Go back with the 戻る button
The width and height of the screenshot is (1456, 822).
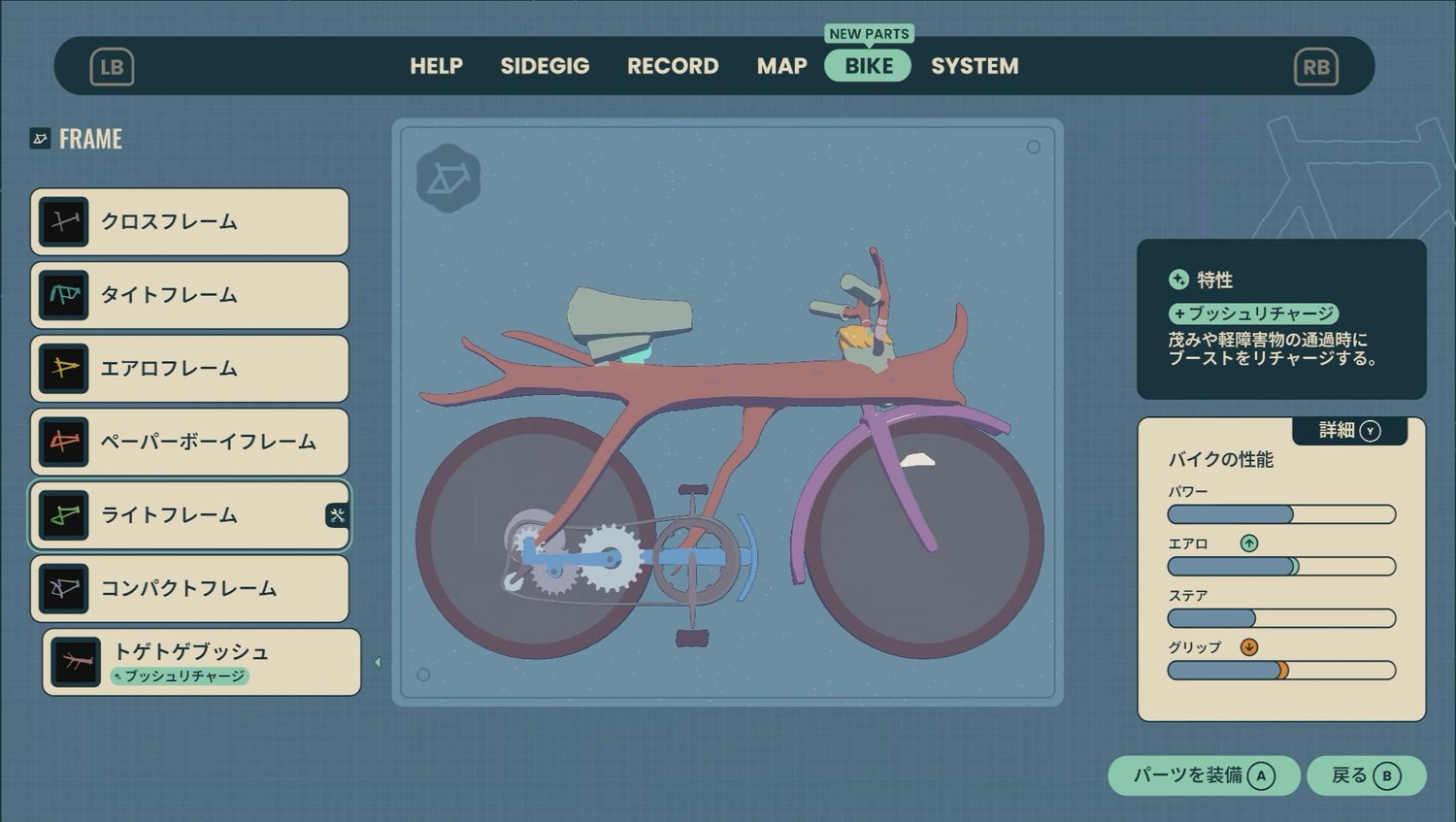coord(1366,775)
